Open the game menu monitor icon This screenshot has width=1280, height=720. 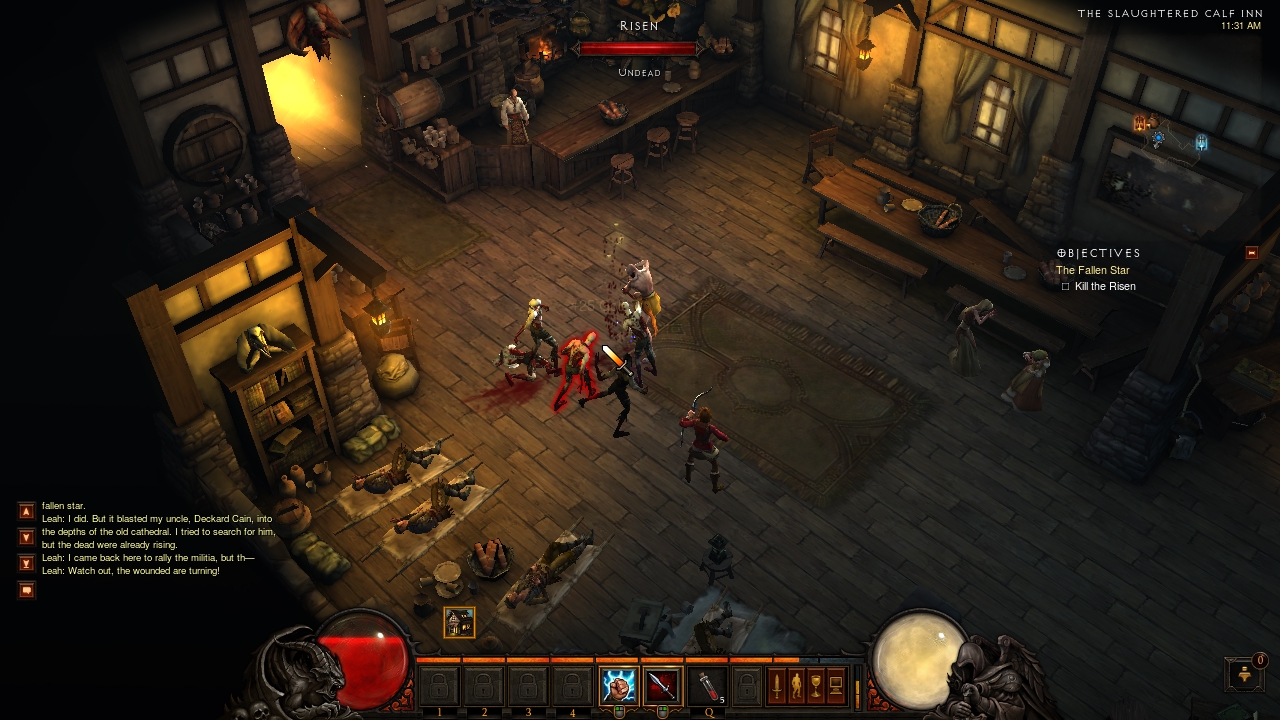pyautogui.click(x=836, y=686)
